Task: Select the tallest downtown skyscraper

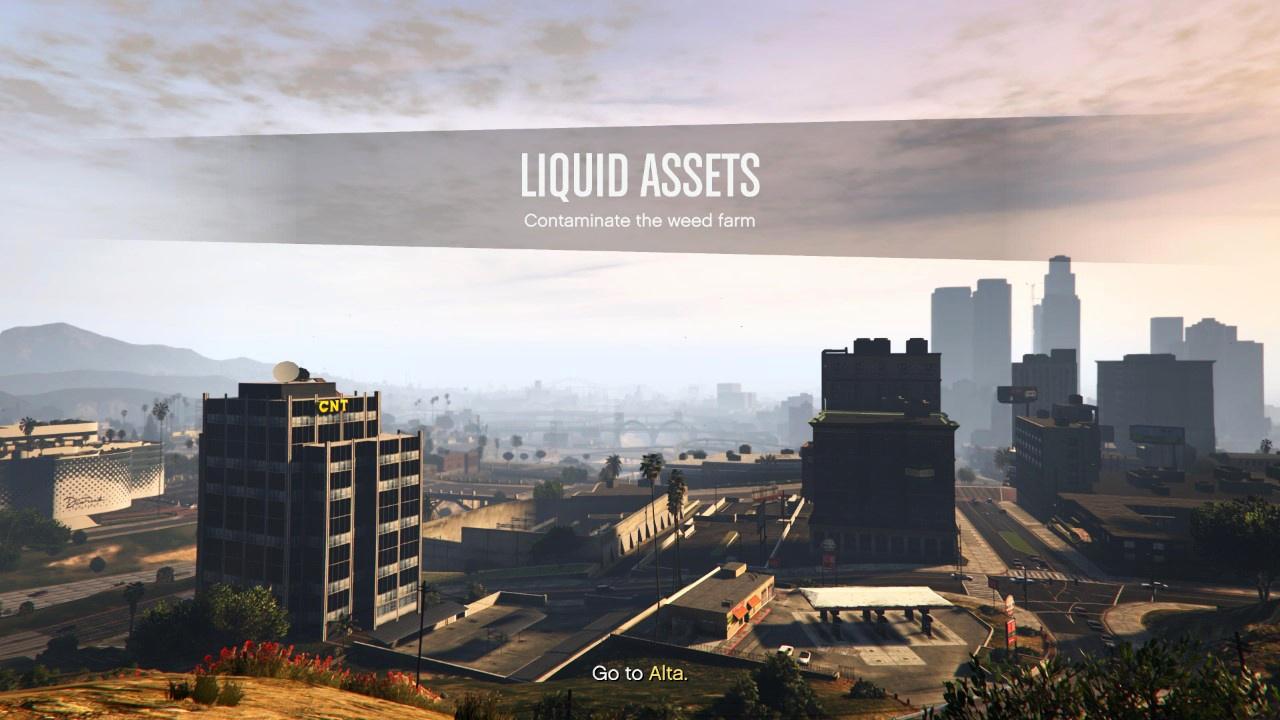Action: pos(1057,300)
